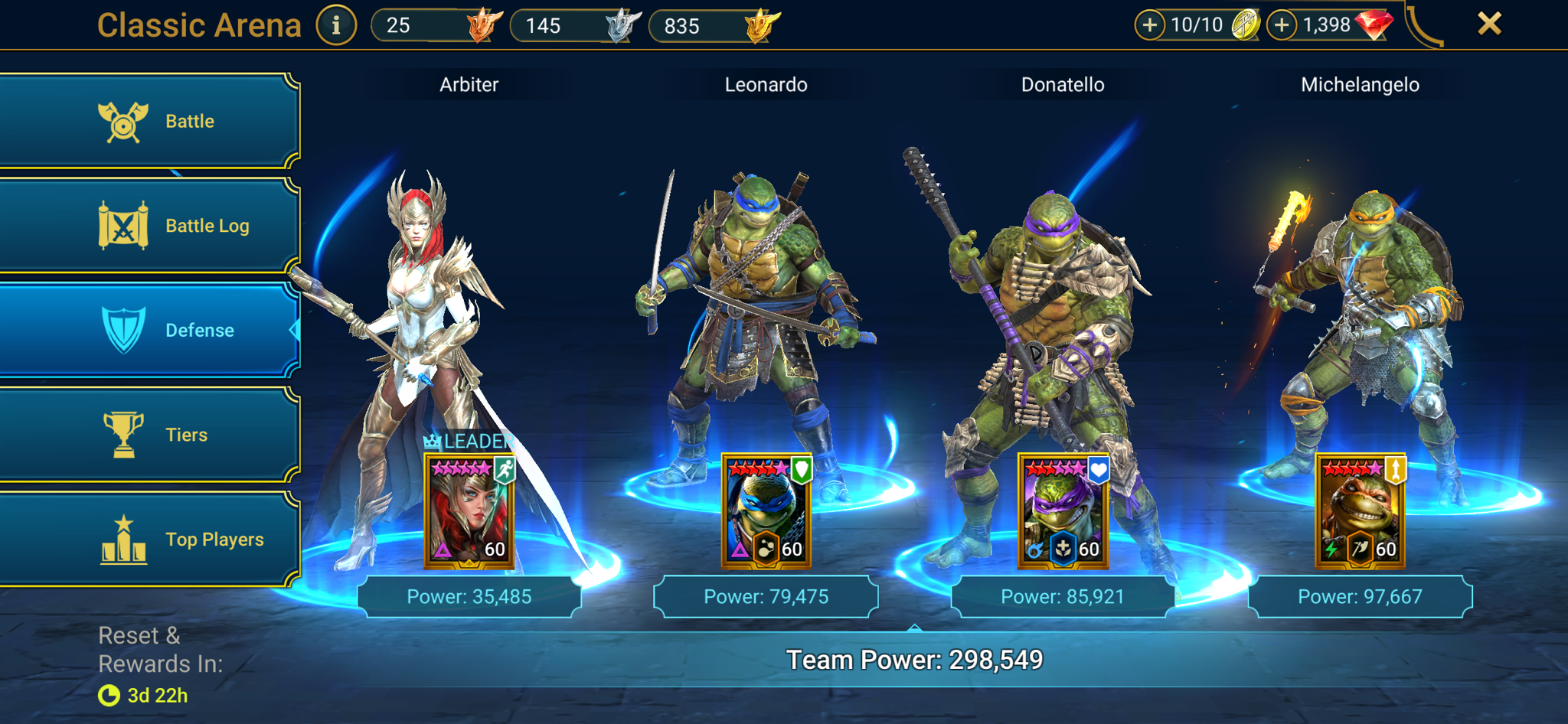1568x724 pixels.
Task: Close the Classic Arena screen
Action: (1489, 24)
